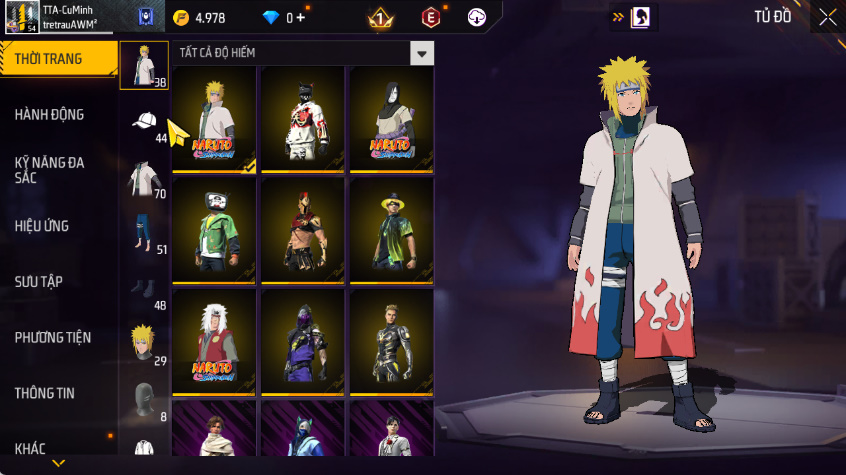Open the player profile avatar
This screenshot has width=846, height=475.
21,17
